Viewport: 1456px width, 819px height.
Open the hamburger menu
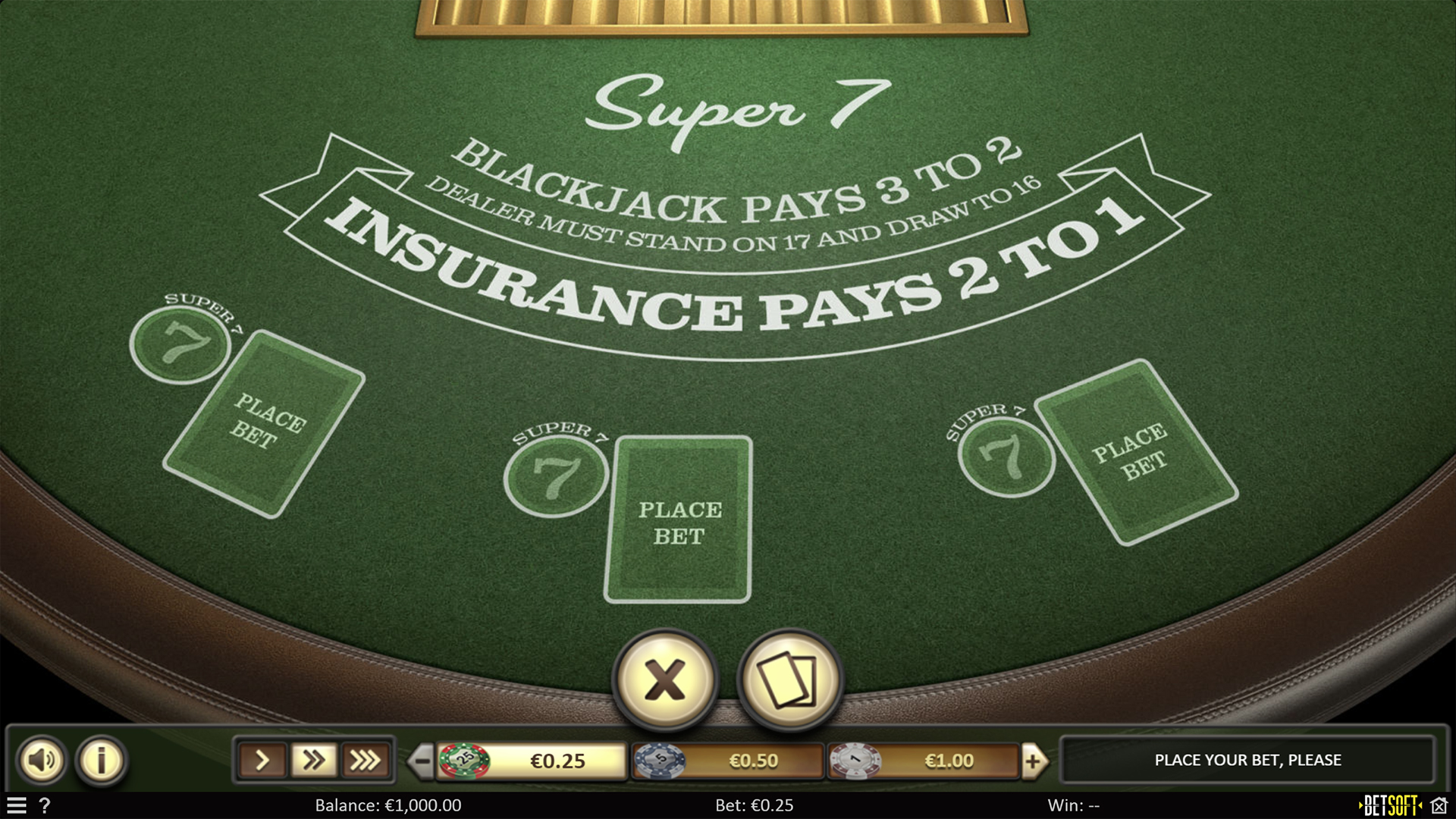[17, 806]
